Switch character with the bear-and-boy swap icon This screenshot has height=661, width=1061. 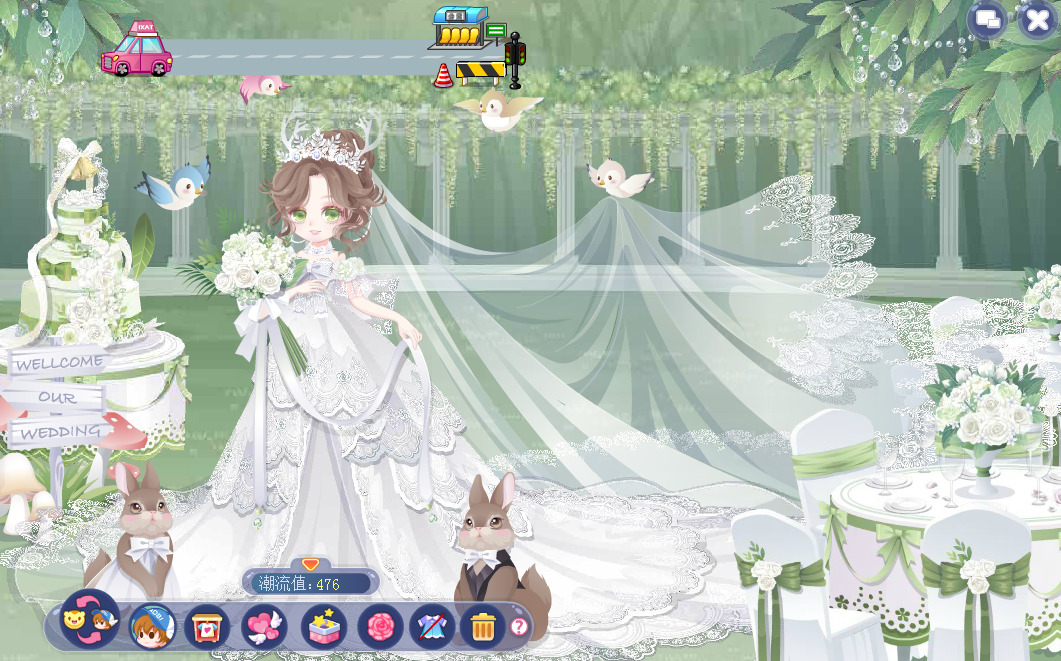point(90,621)
